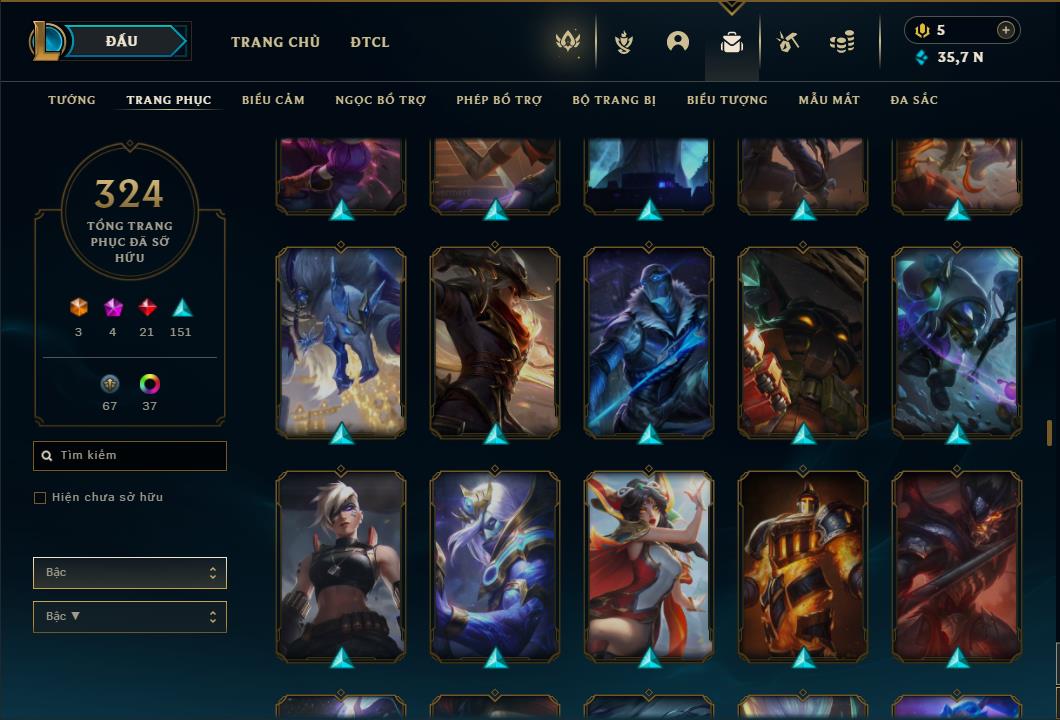Open the store coins icon
The height and width of the screenshot is (720, 1060).
tap(842, 42)
